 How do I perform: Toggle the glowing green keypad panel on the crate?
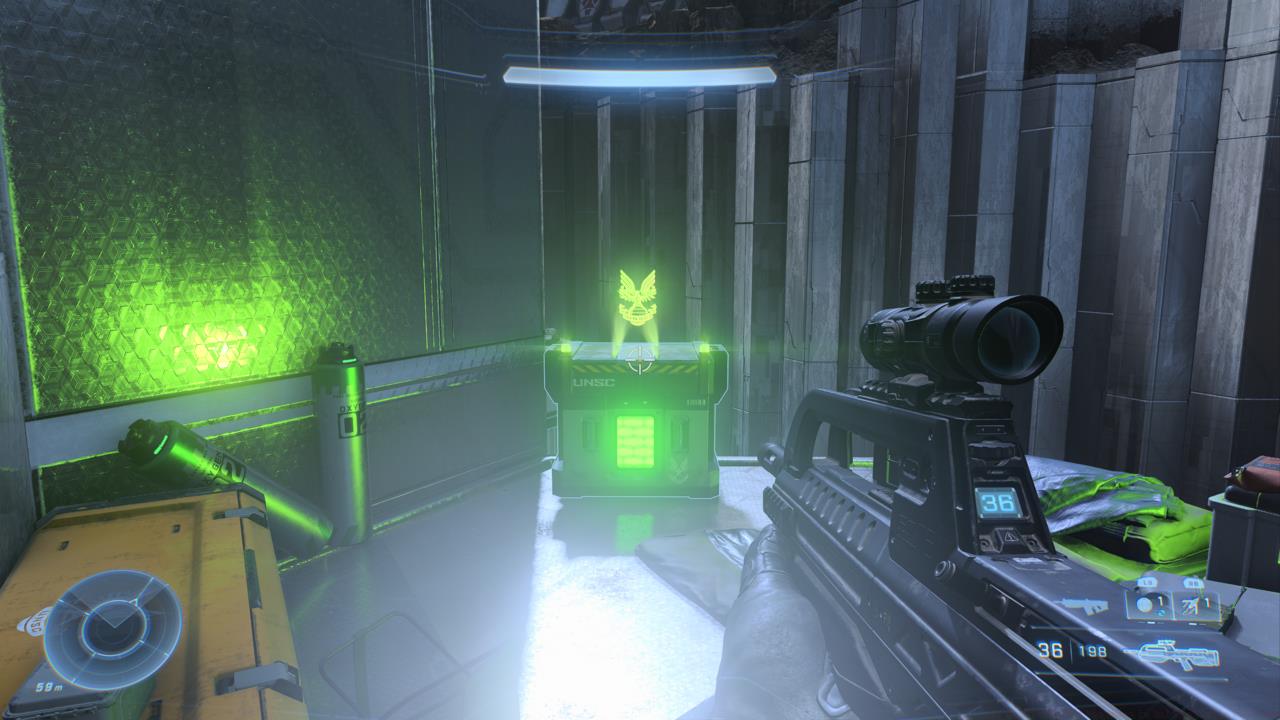tap(634, 441)
